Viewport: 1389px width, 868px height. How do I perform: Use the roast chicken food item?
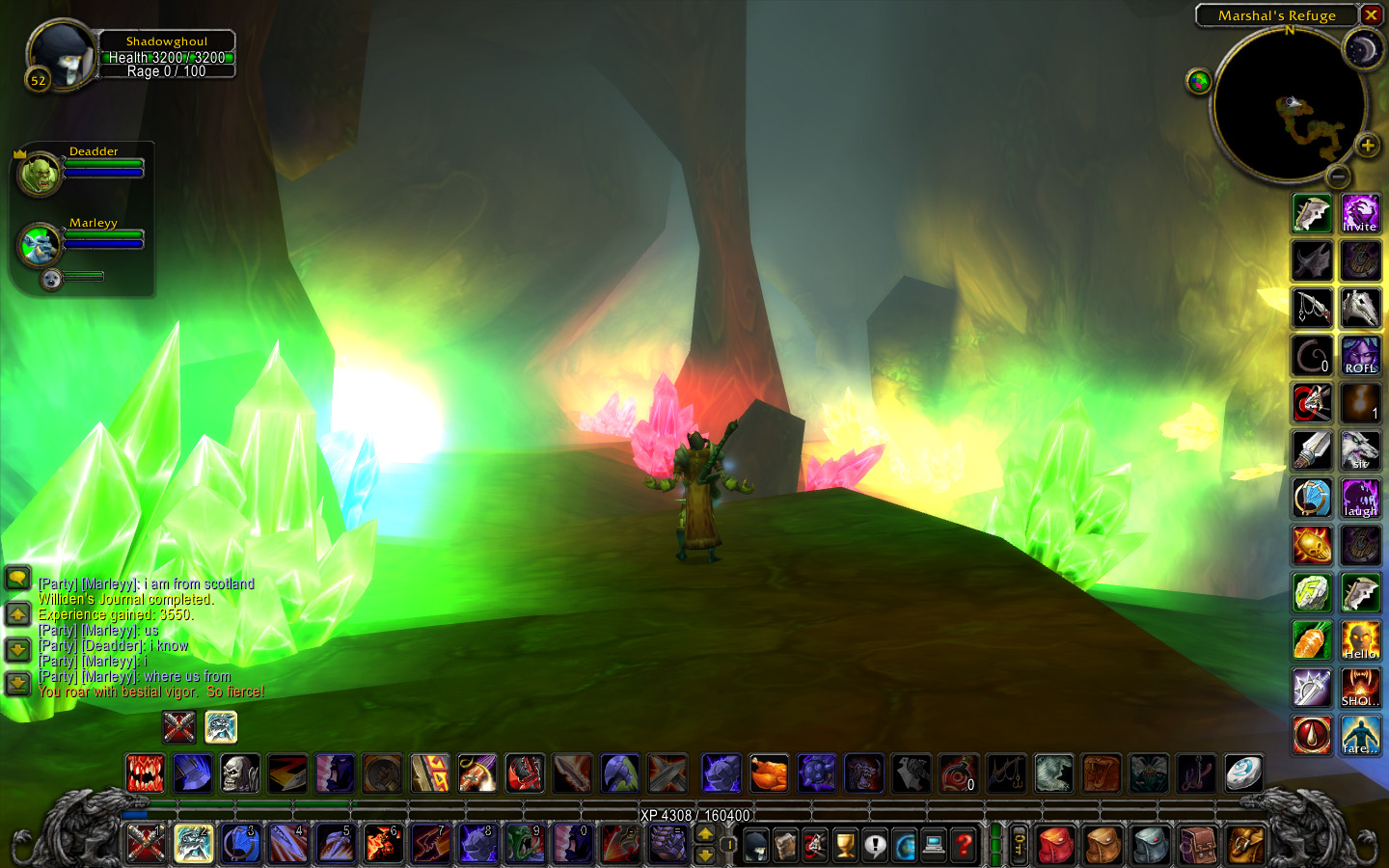tap(769, 773)
